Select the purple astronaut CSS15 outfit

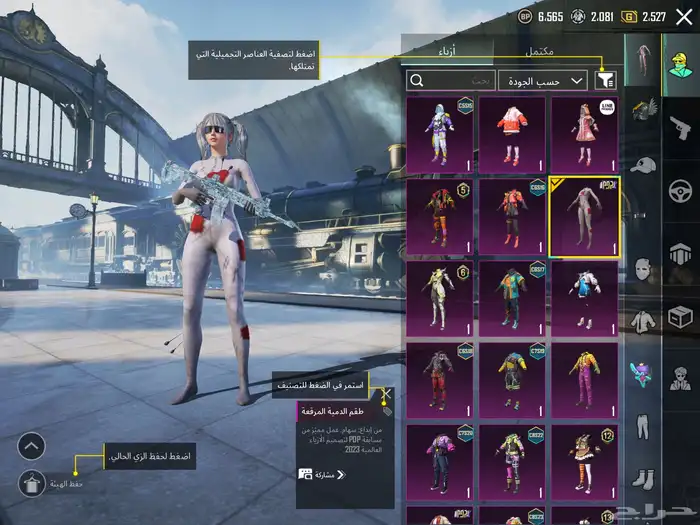[440, 132]
